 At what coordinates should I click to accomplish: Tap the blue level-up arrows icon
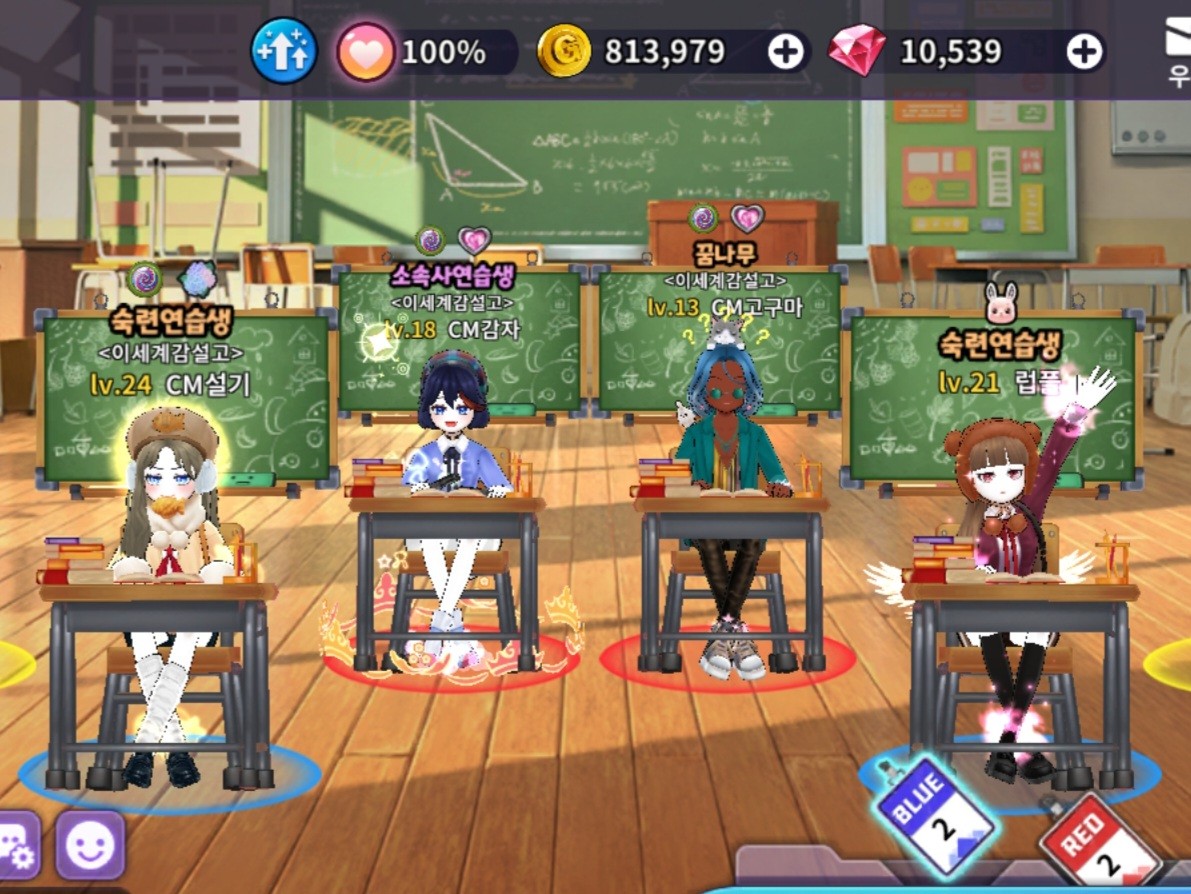click(284, 51)
